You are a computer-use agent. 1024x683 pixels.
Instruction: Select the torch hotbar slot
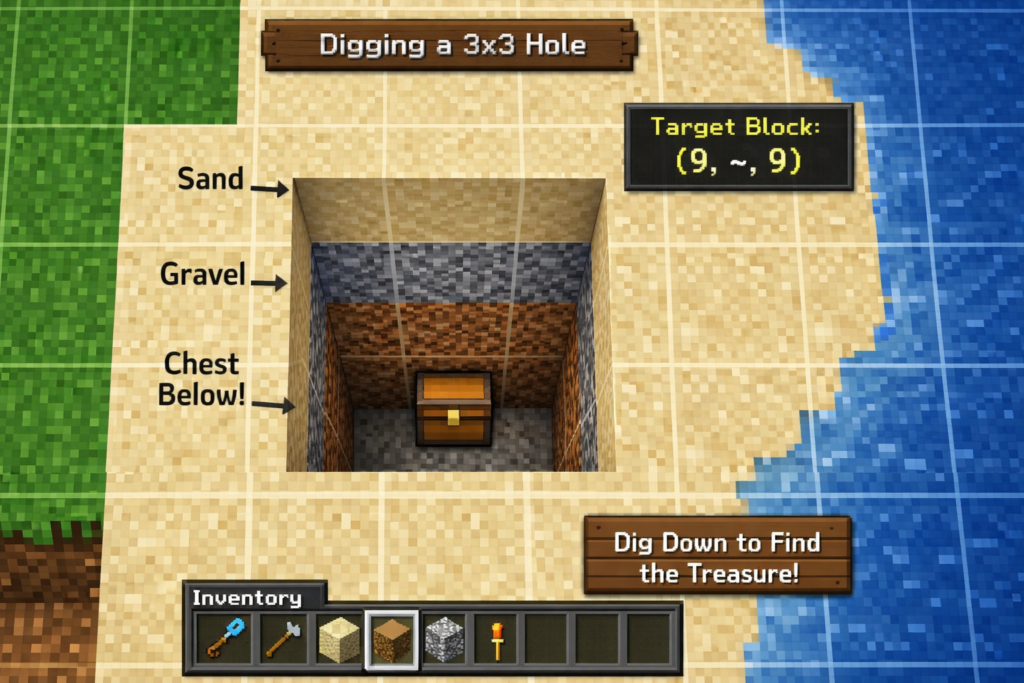495,639
